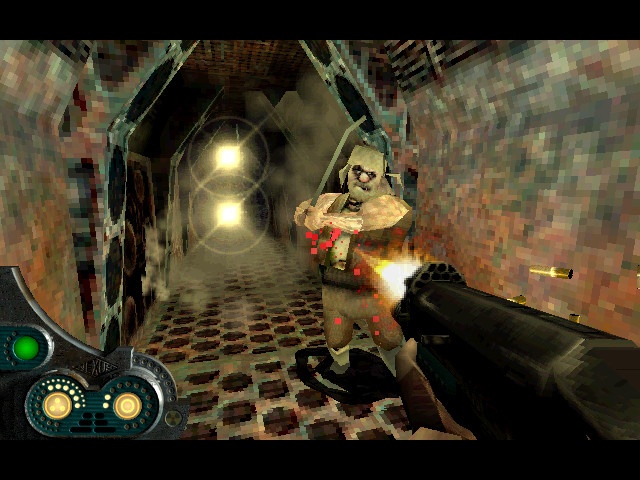Viewport: 640px width, 480px height.
Task: Select the yellow ring dial
Action: pyautogui.click(x=128, y=405)
